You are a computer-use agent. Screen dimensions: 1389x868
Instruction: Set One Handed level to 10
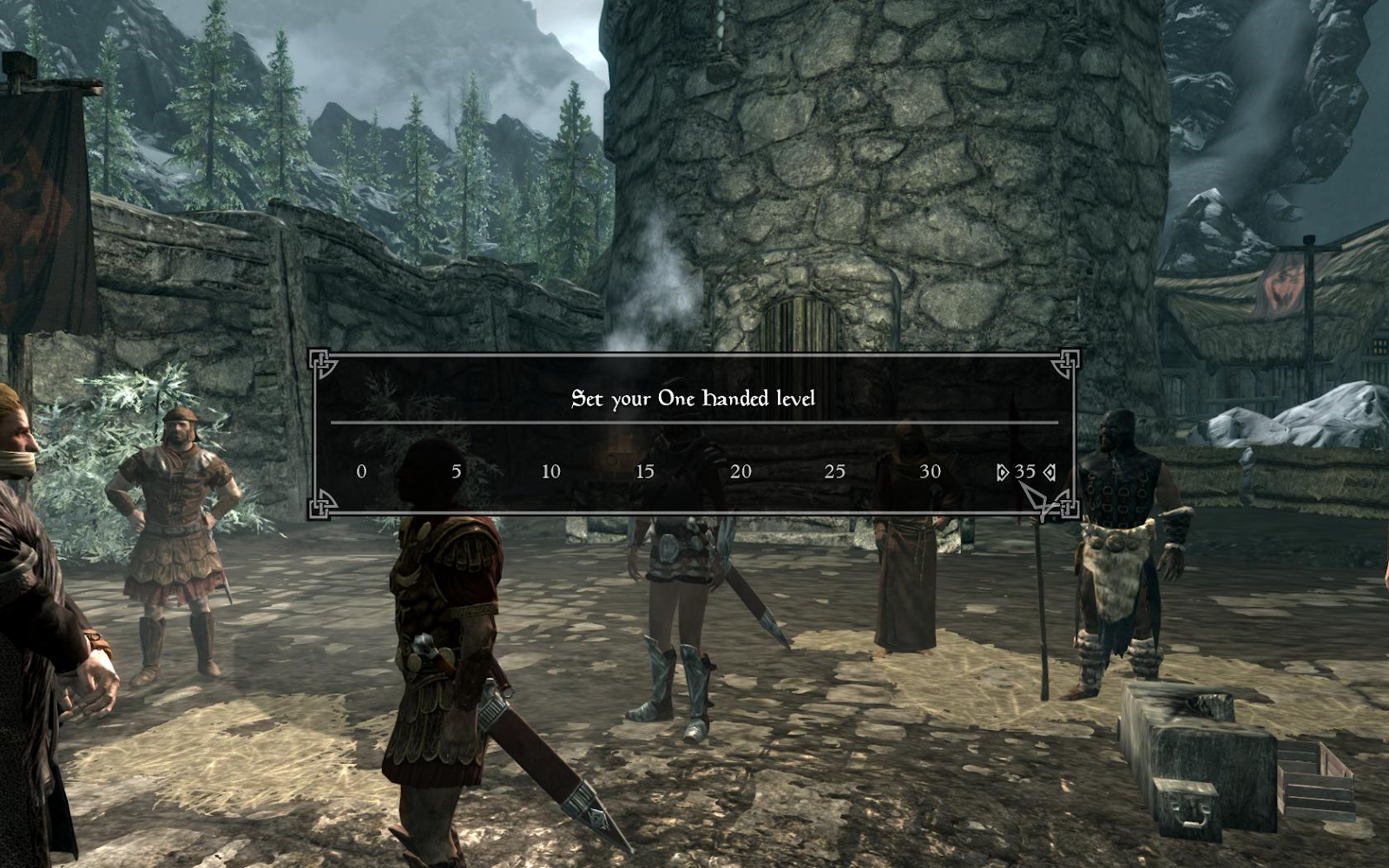tap(550, 471)
